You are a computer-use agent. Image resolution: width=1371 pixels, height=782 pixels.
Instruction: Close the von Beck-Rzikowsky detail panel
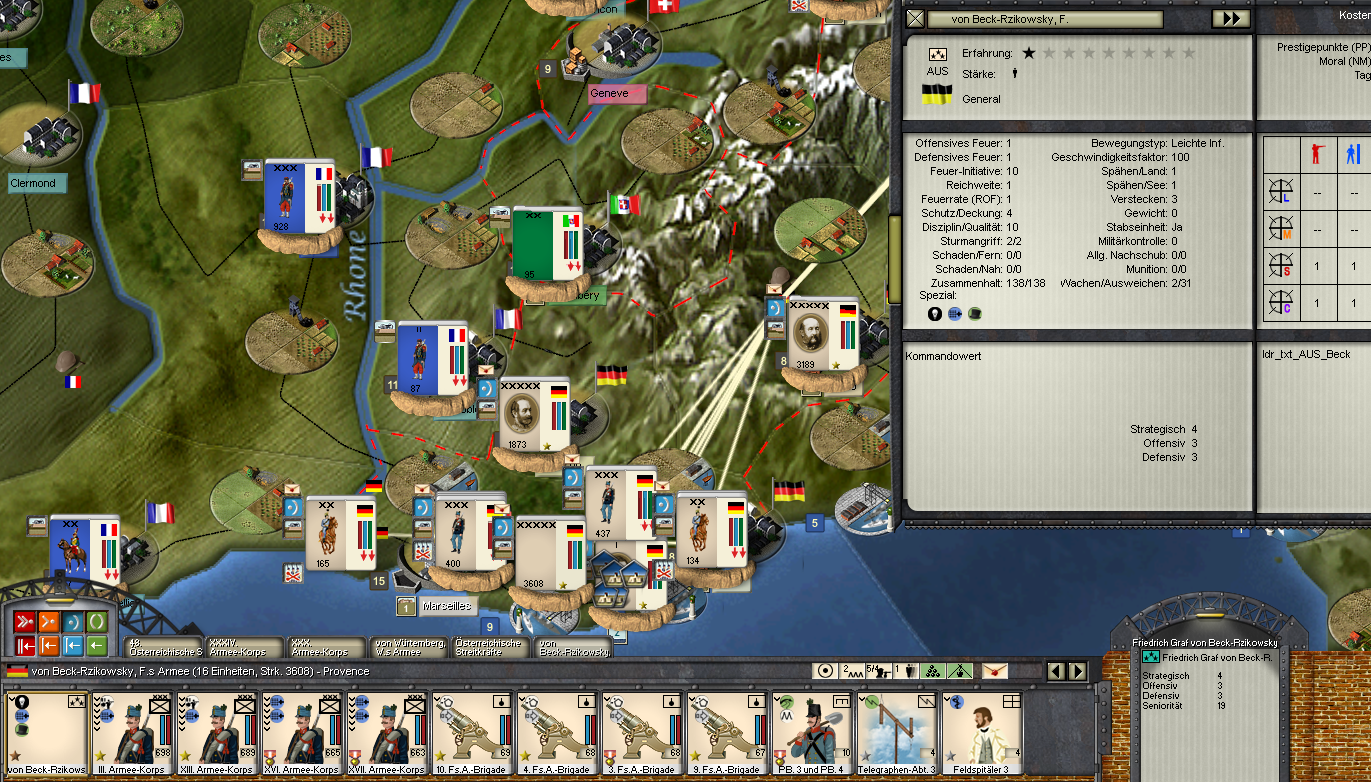pyautogui.click(x=914, y=19)
